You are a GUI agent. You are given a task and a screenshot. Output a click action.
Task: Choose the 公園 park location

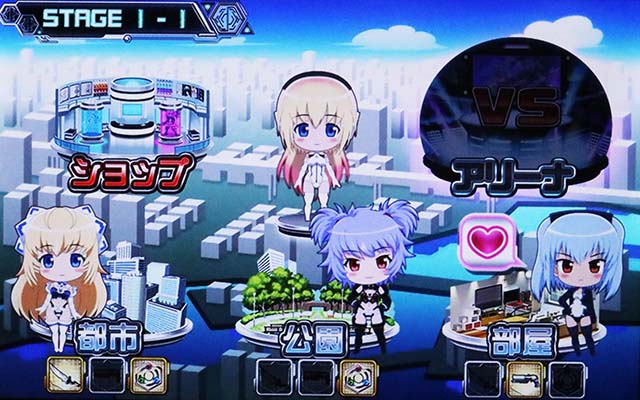point(312,340)
